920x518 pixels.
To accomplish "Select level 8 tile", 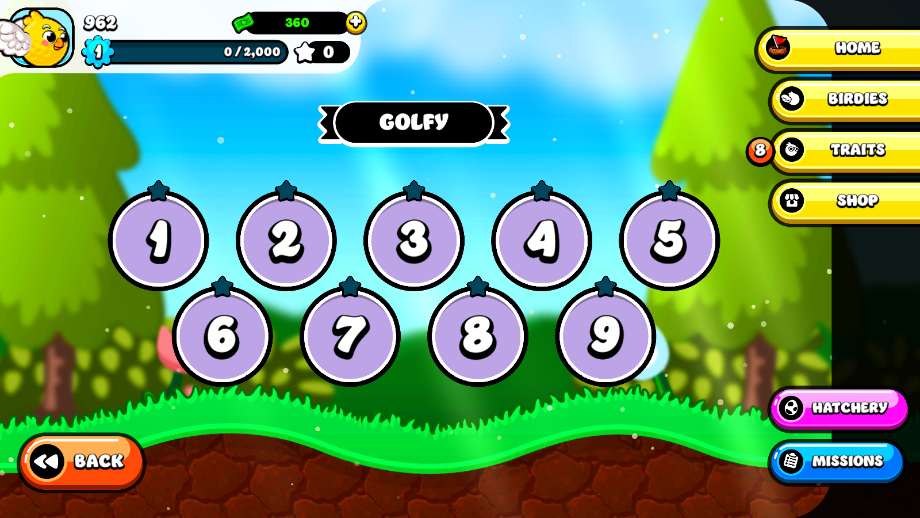I will [x=478, y=336].
